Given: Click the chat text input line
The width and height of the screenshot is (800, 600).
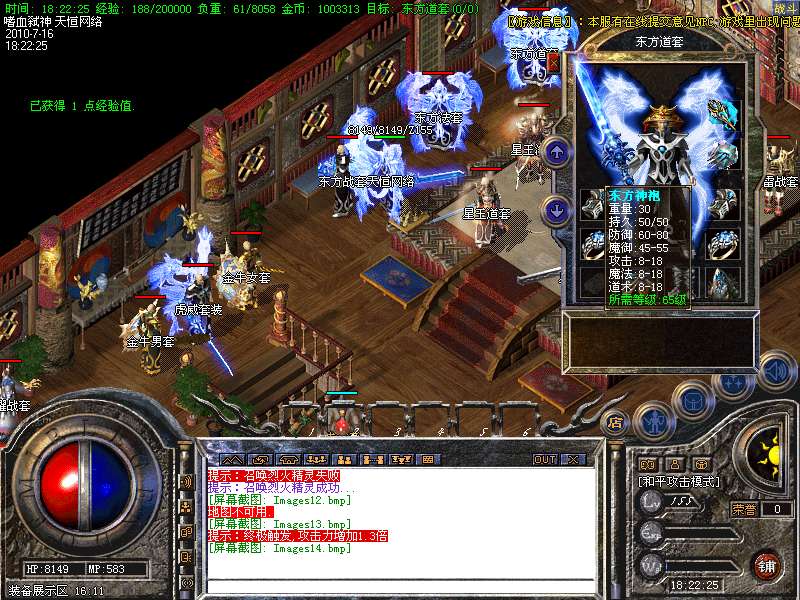Looking at the screenshot, I should 400,584.
